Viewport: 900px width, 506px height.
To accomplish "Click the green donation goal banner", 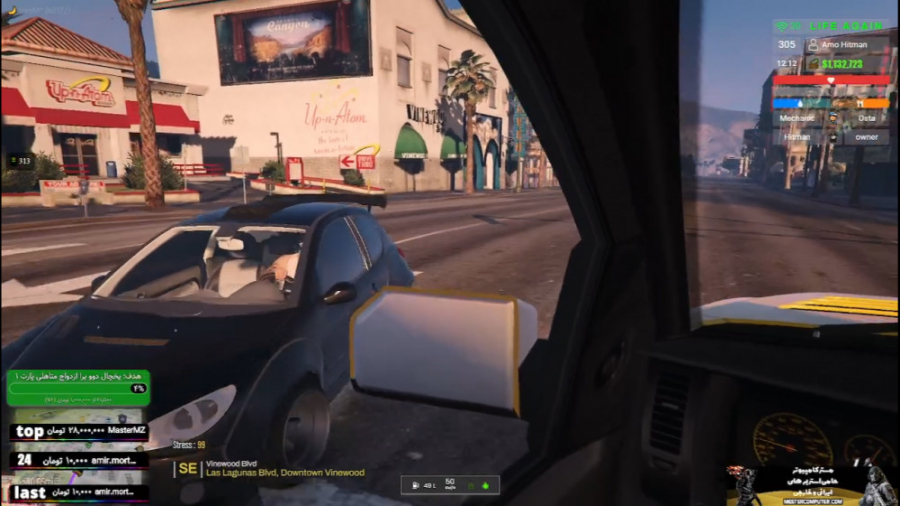I will [78, 387].
